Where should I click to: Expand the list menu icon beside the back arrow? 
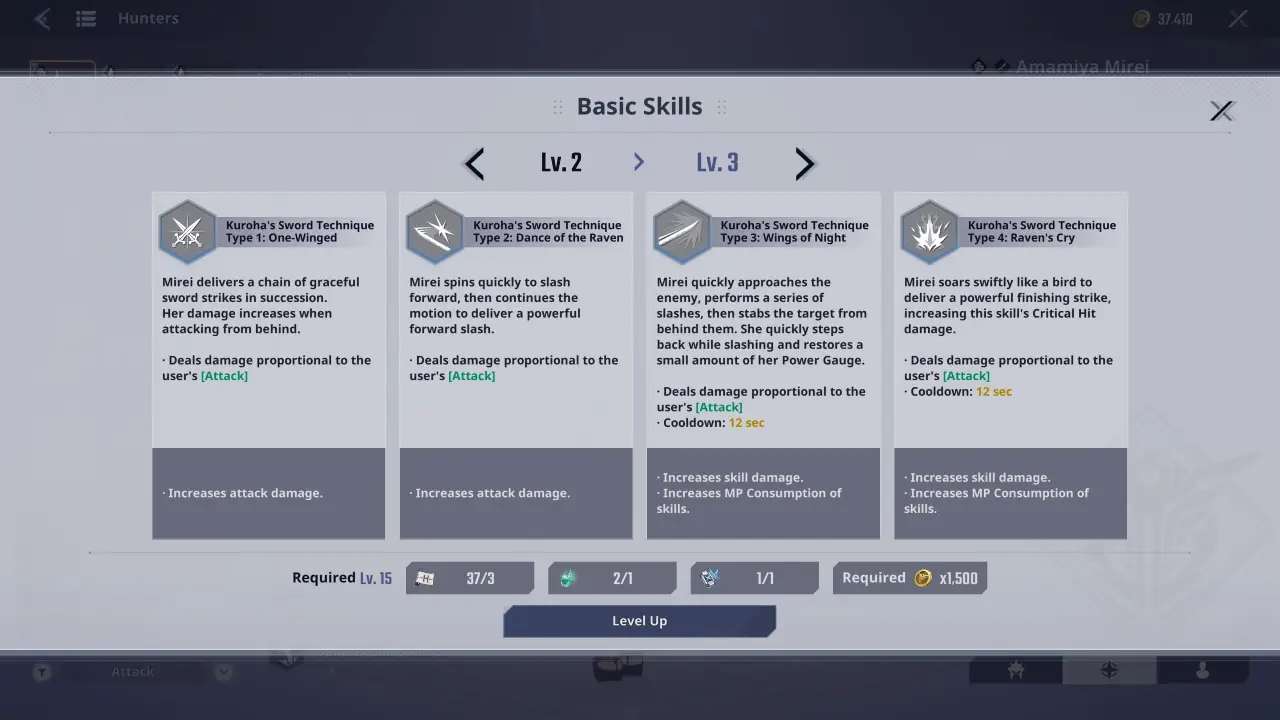[x=86, y=18]
